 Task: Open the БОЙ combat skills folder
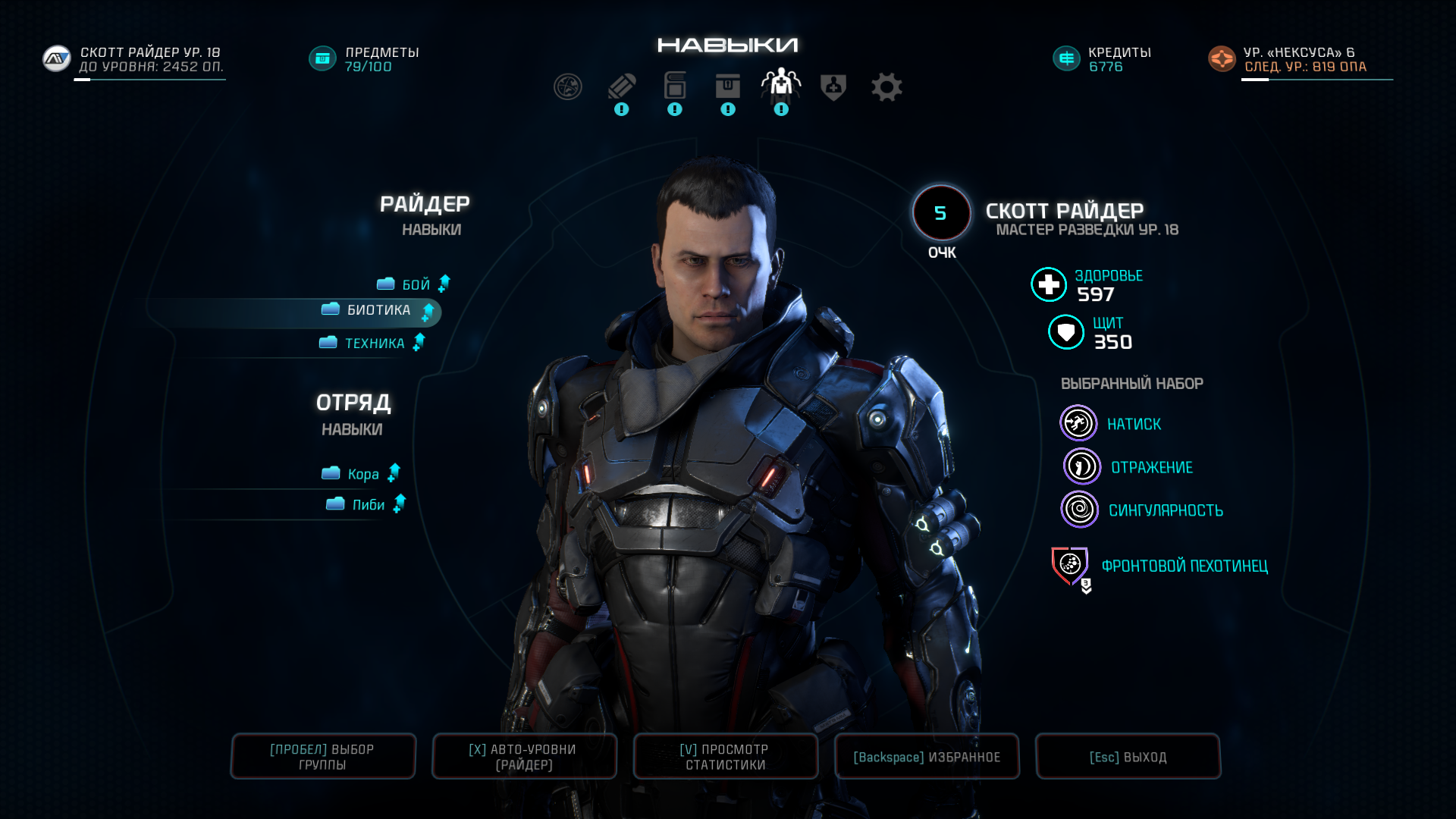click(415, 284)
